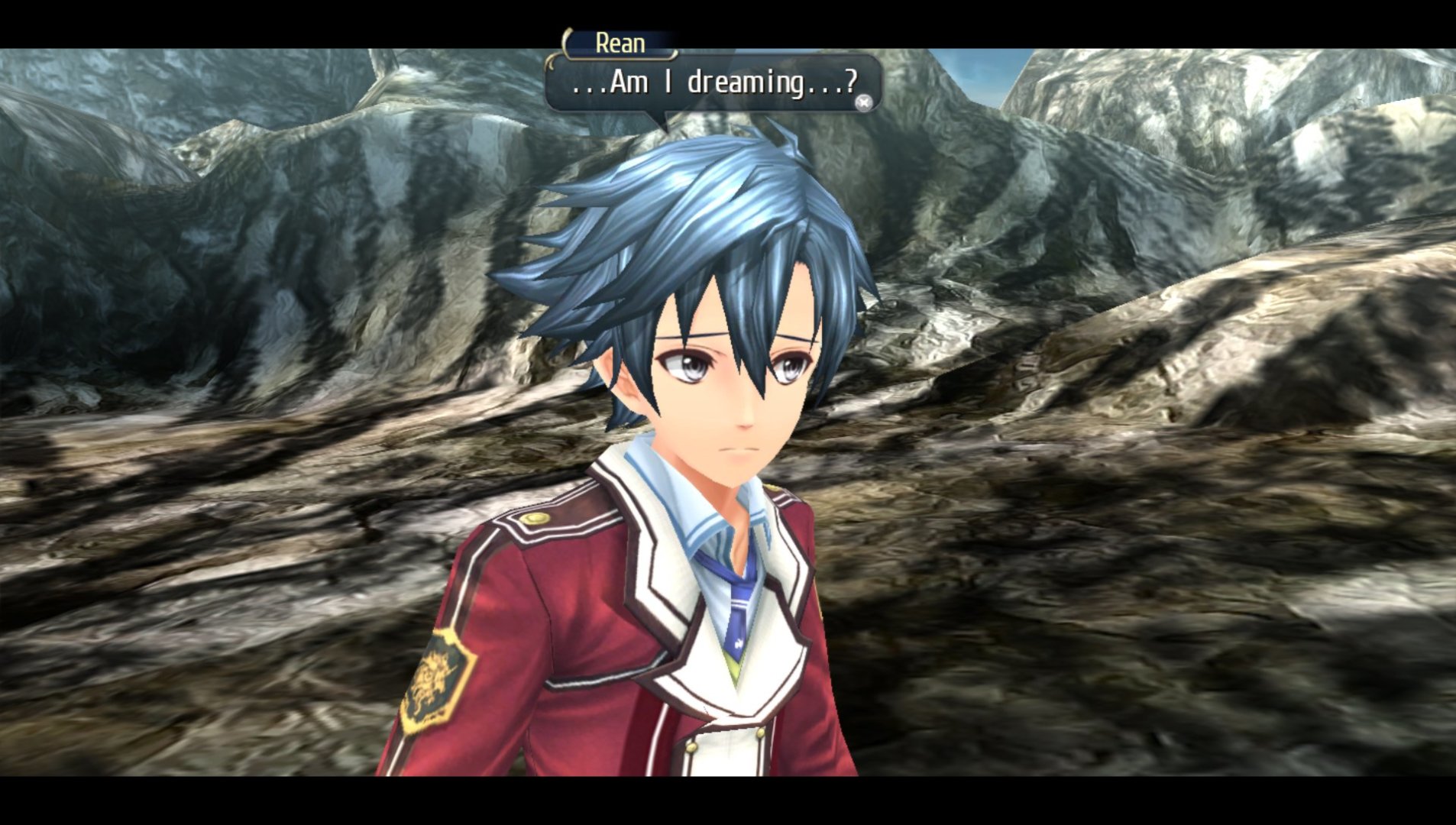This screenshot has height=825, width=1456.
Task: Advance Rean's "Am I dreaming" dialogue box
Action: coord(863,102)
